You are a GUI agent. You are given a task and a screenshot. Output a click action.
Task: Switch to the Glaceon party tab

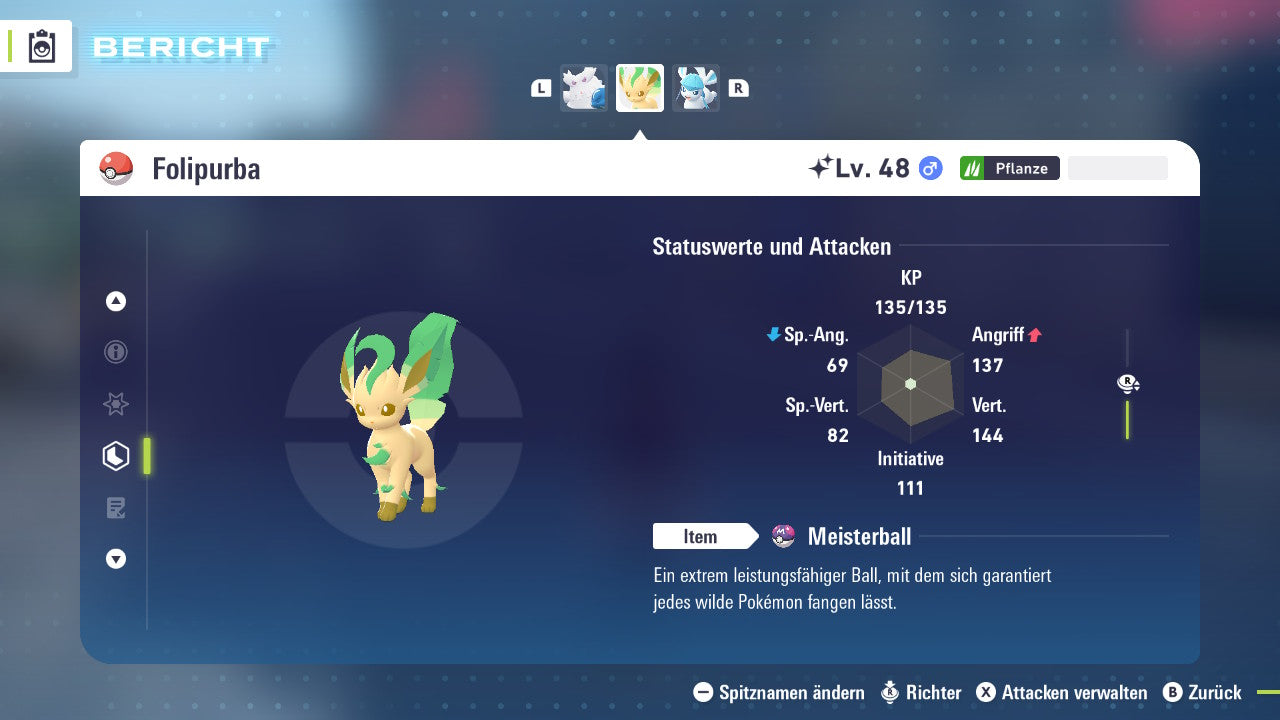tap(695, 88)
